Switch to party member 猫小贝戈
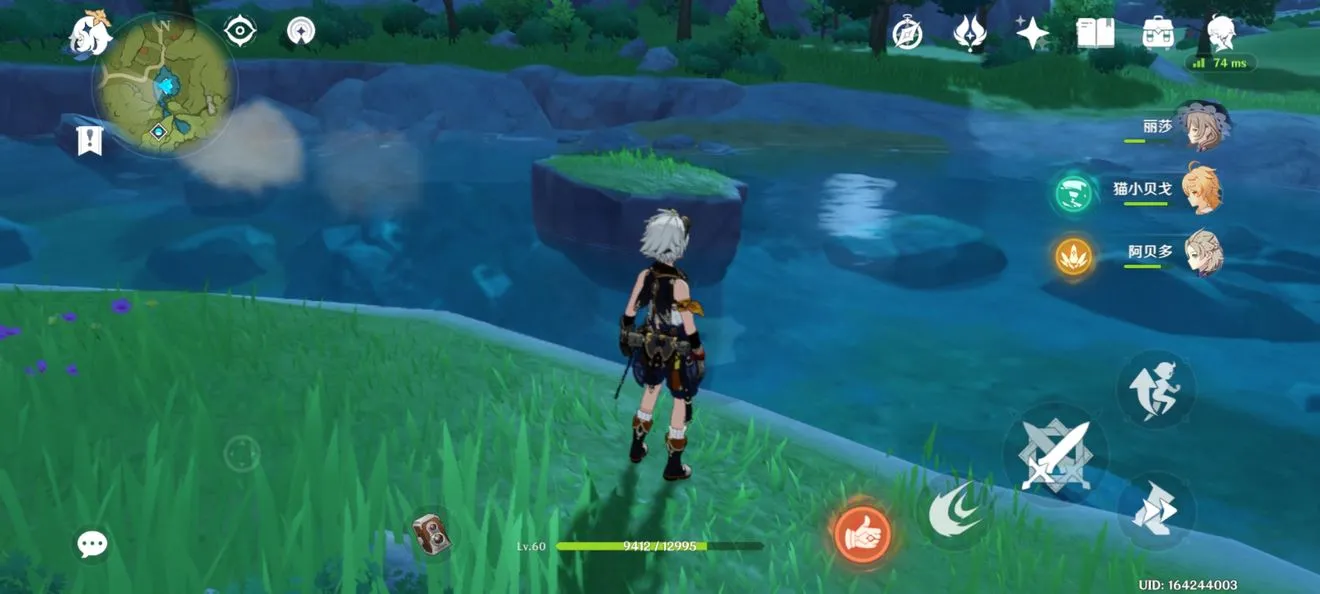 point(1200,189)
